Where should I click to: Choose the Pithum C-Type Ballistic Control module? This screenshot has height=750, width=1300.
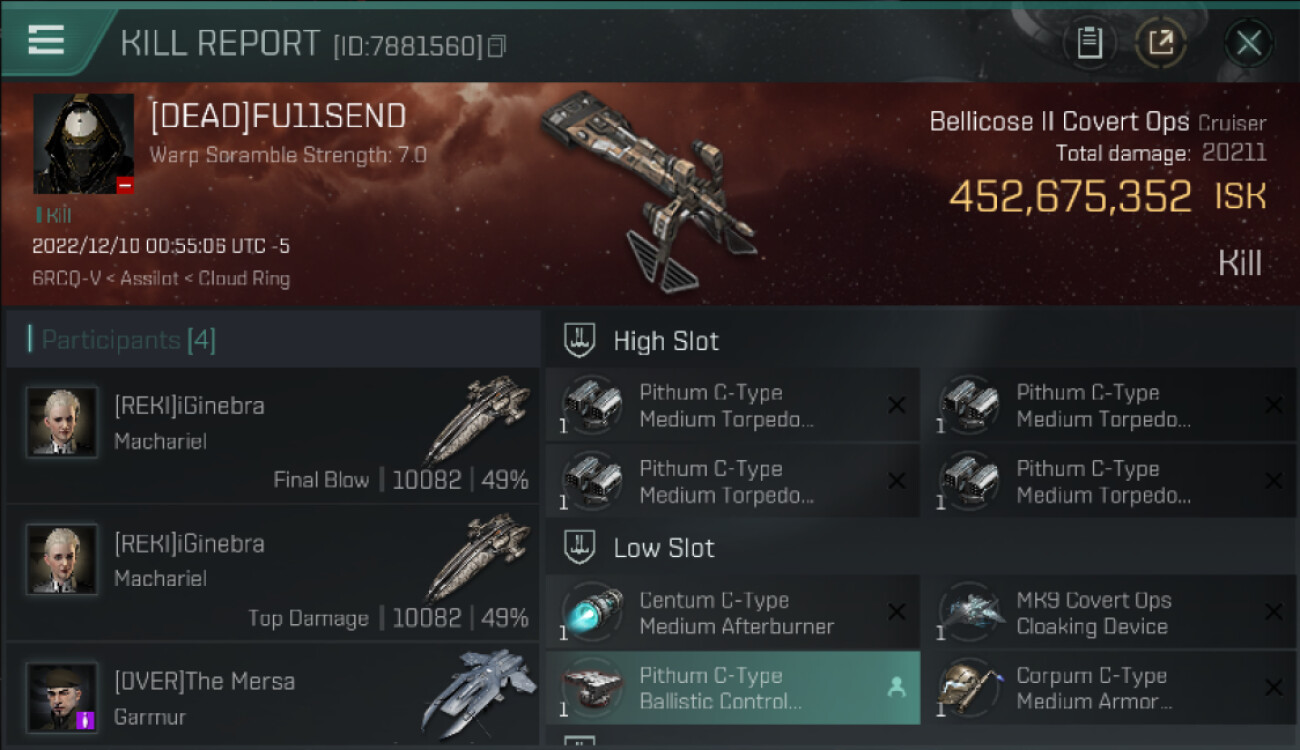pyautogui.click(x=731, y=688)
